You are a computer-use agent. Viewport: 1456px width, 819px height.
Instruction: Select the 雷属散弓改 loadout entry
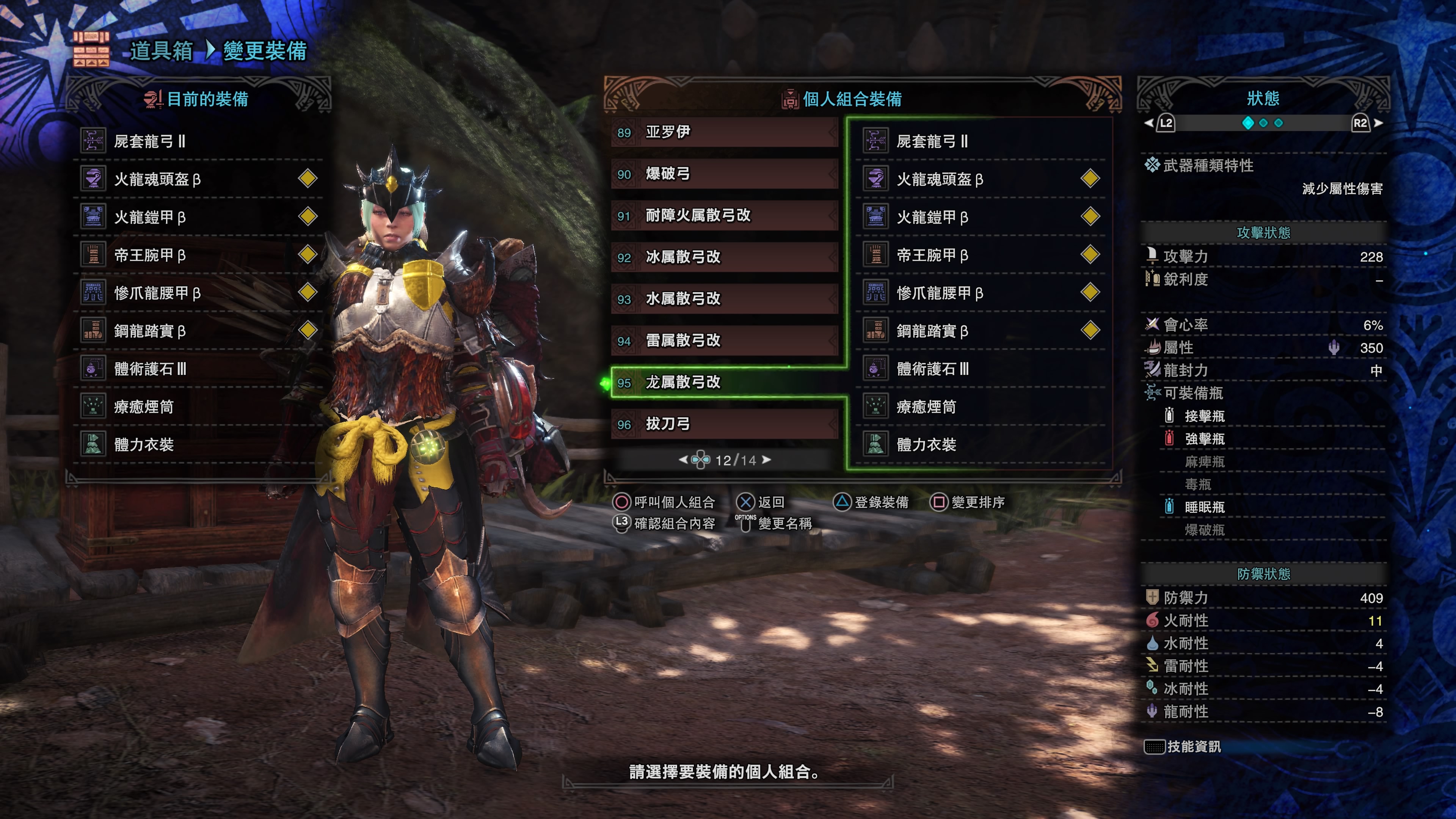723,341
